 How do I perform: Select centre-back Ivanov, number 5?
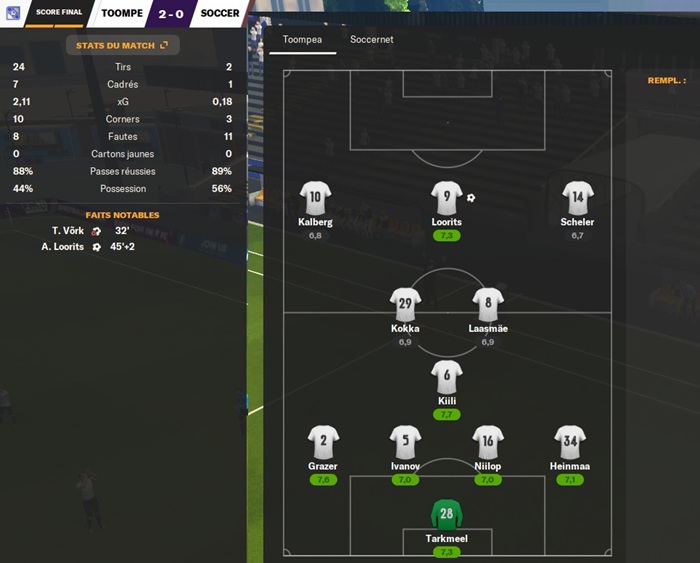pos(405,442)
